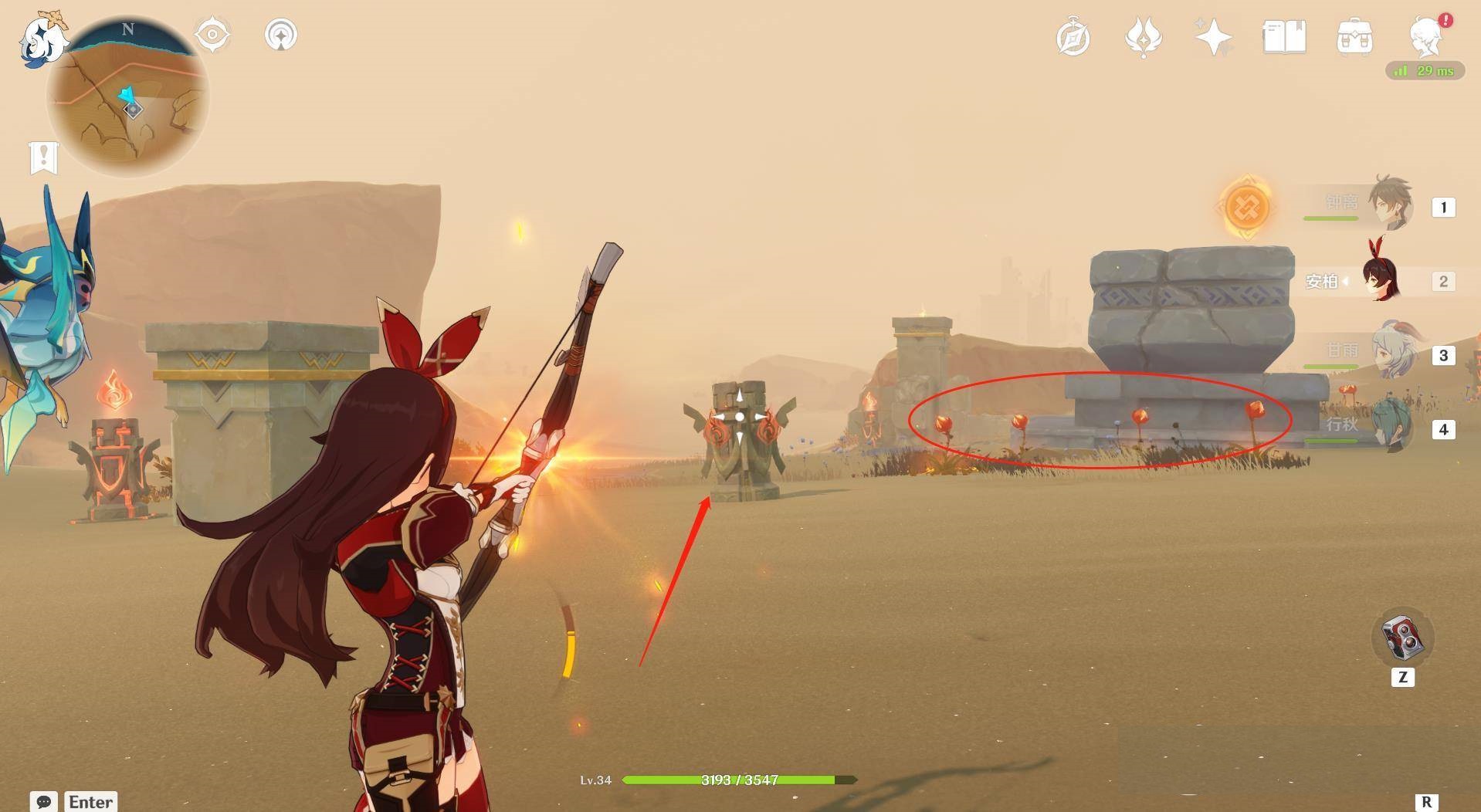
Task: Open the events flame emblem icon
Action: (1144, 37)
